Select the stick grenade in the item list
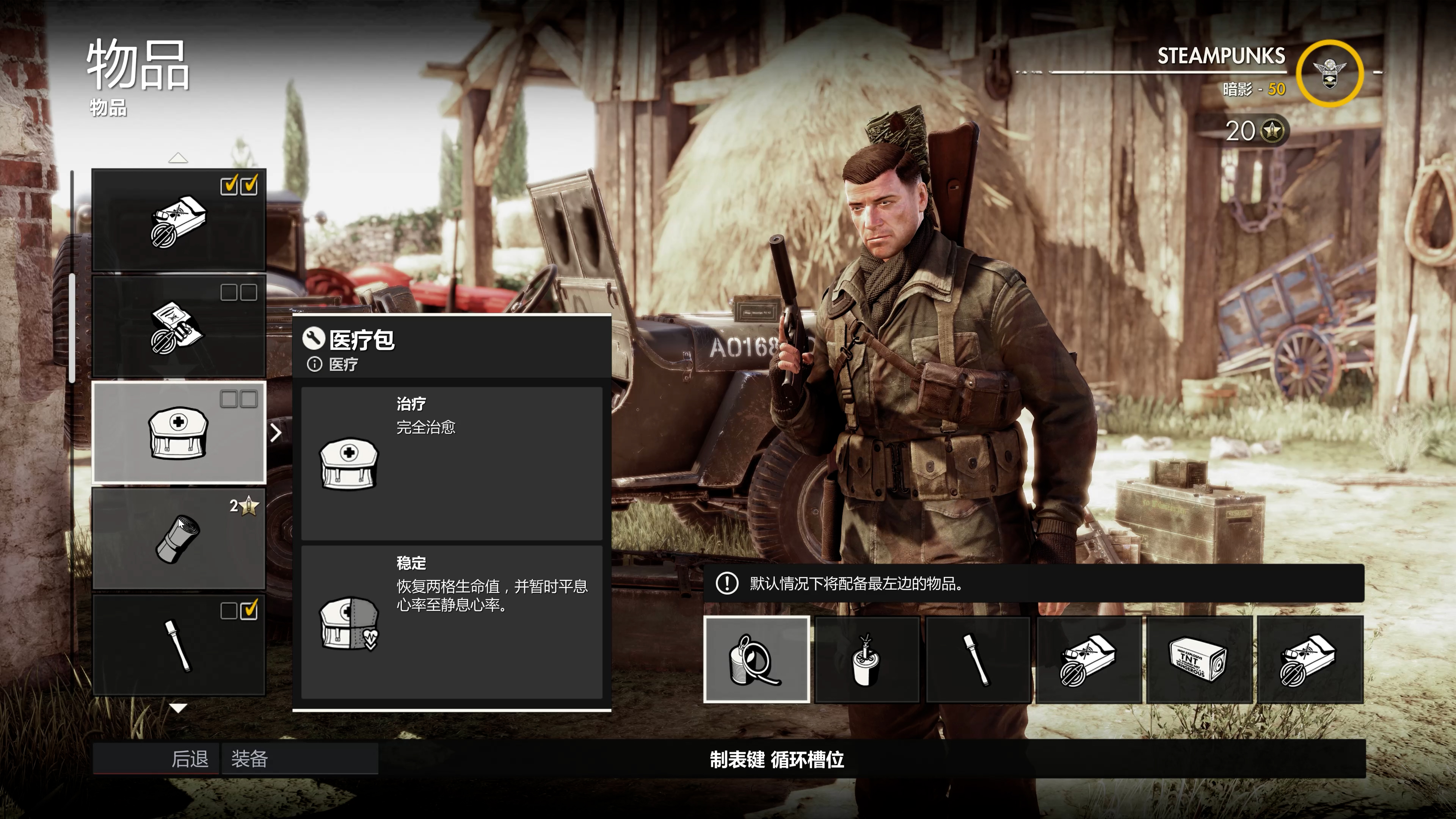Screen dimensions: 1456x819 click(x=179, y=645)
